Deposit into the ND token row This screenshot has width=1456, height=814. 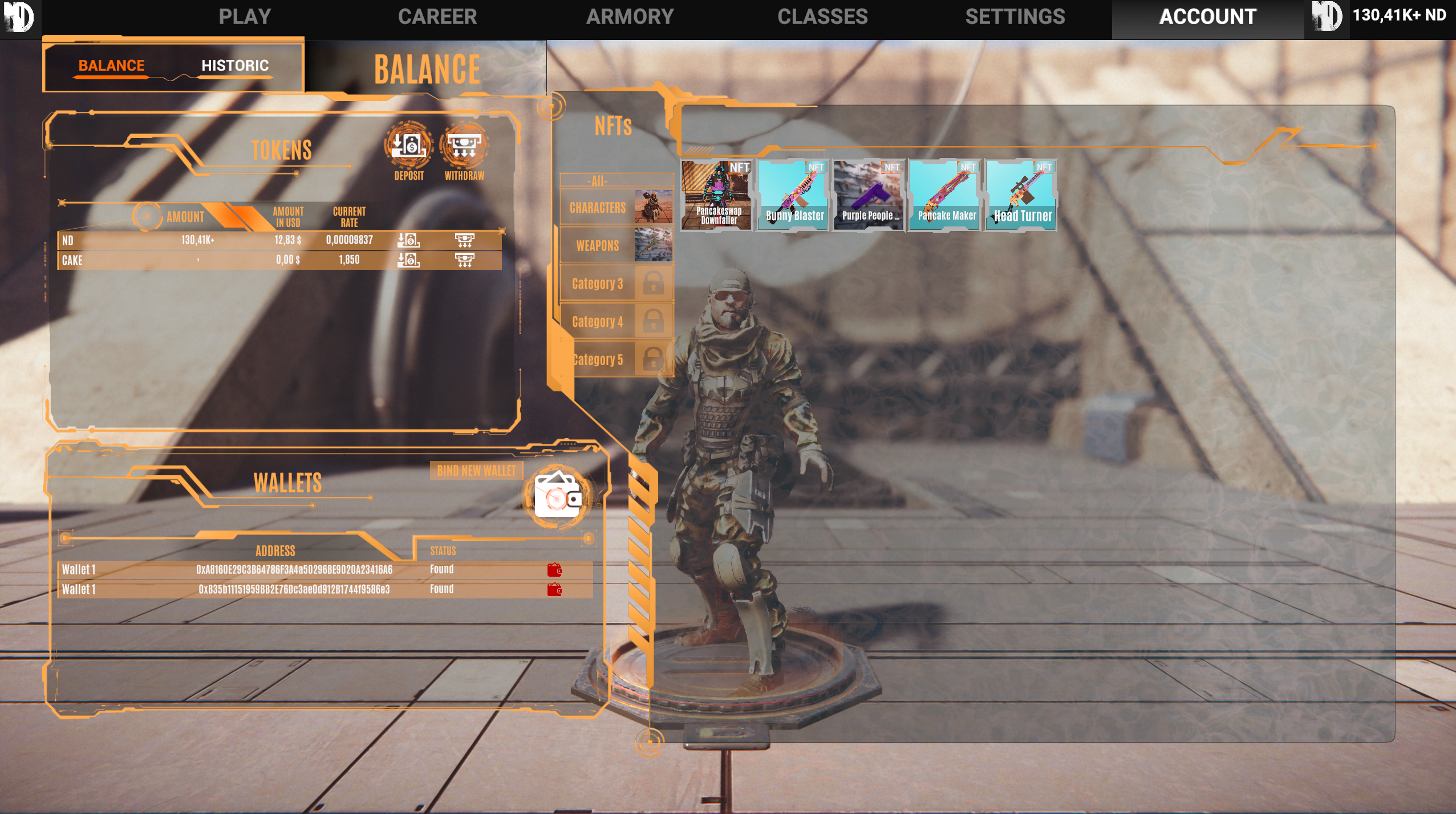point(408,240)
